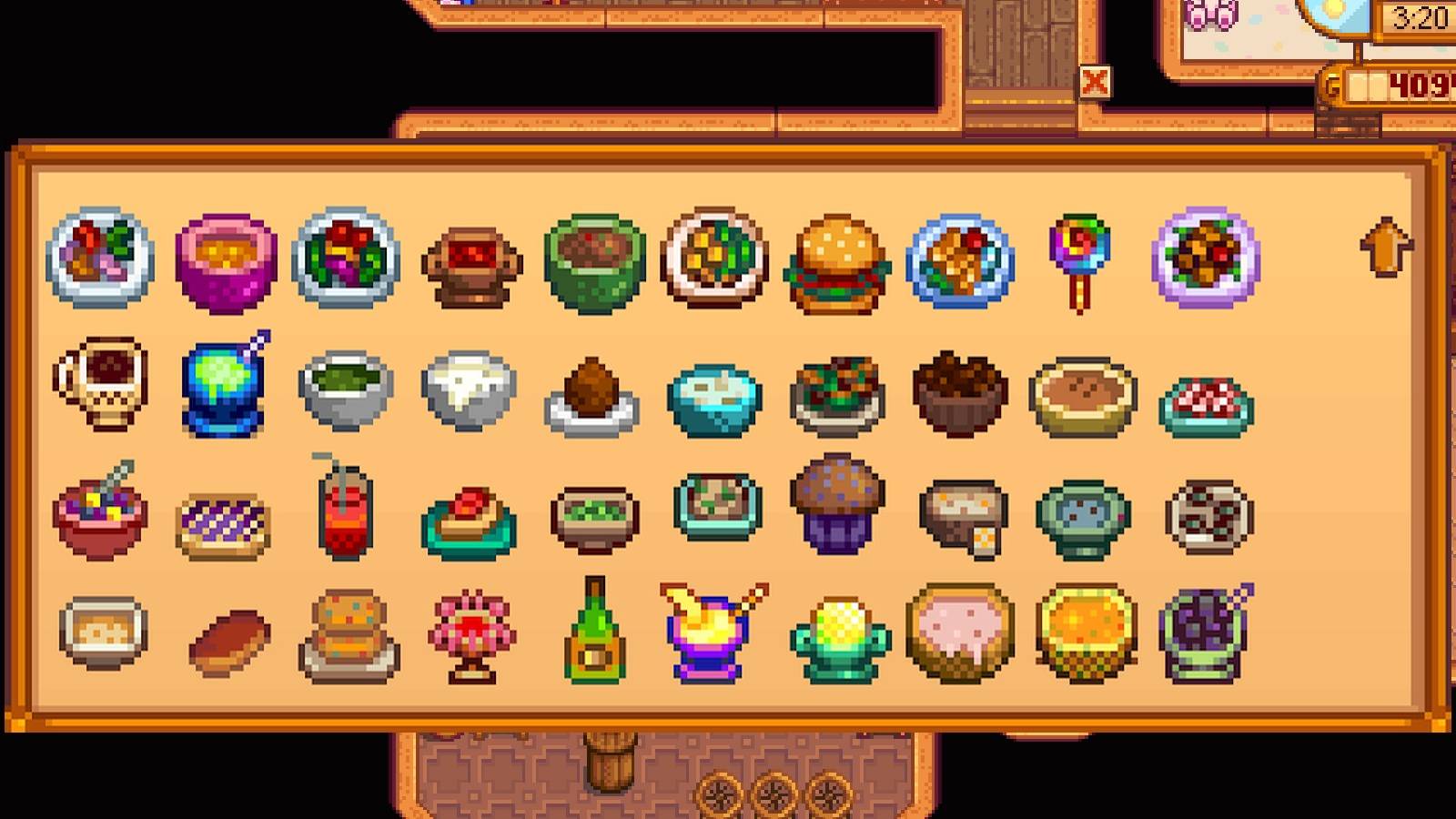Choose the stacked cookie sandwich
1456x819 pixels.
pyautogui.click(x=346, y=637)
